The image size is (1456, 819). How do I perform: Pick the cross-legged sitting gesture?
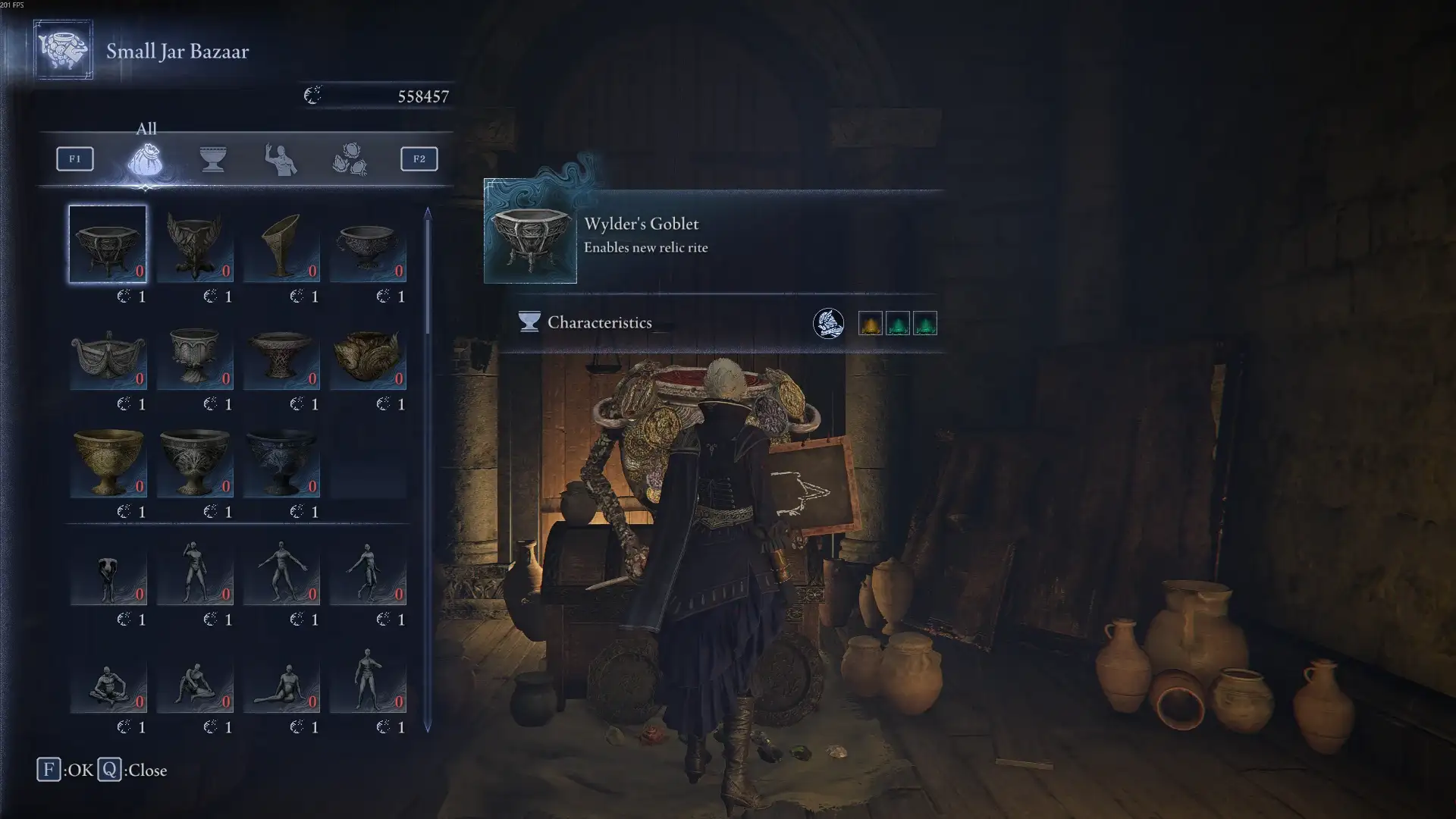click(108, 682)
